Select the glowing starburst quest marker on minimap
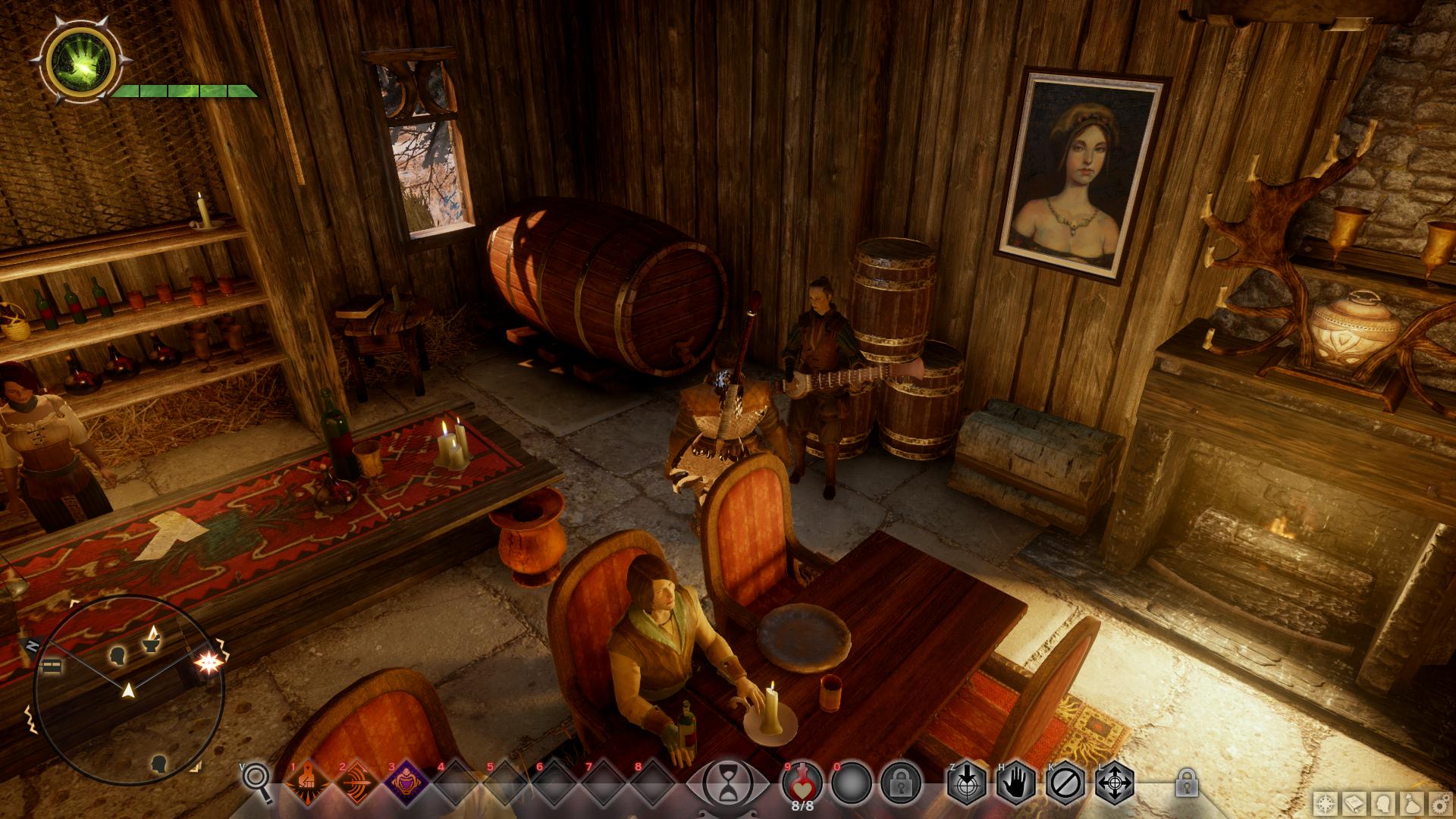This screenshot has height=819, width=1456. coord(205,664)
